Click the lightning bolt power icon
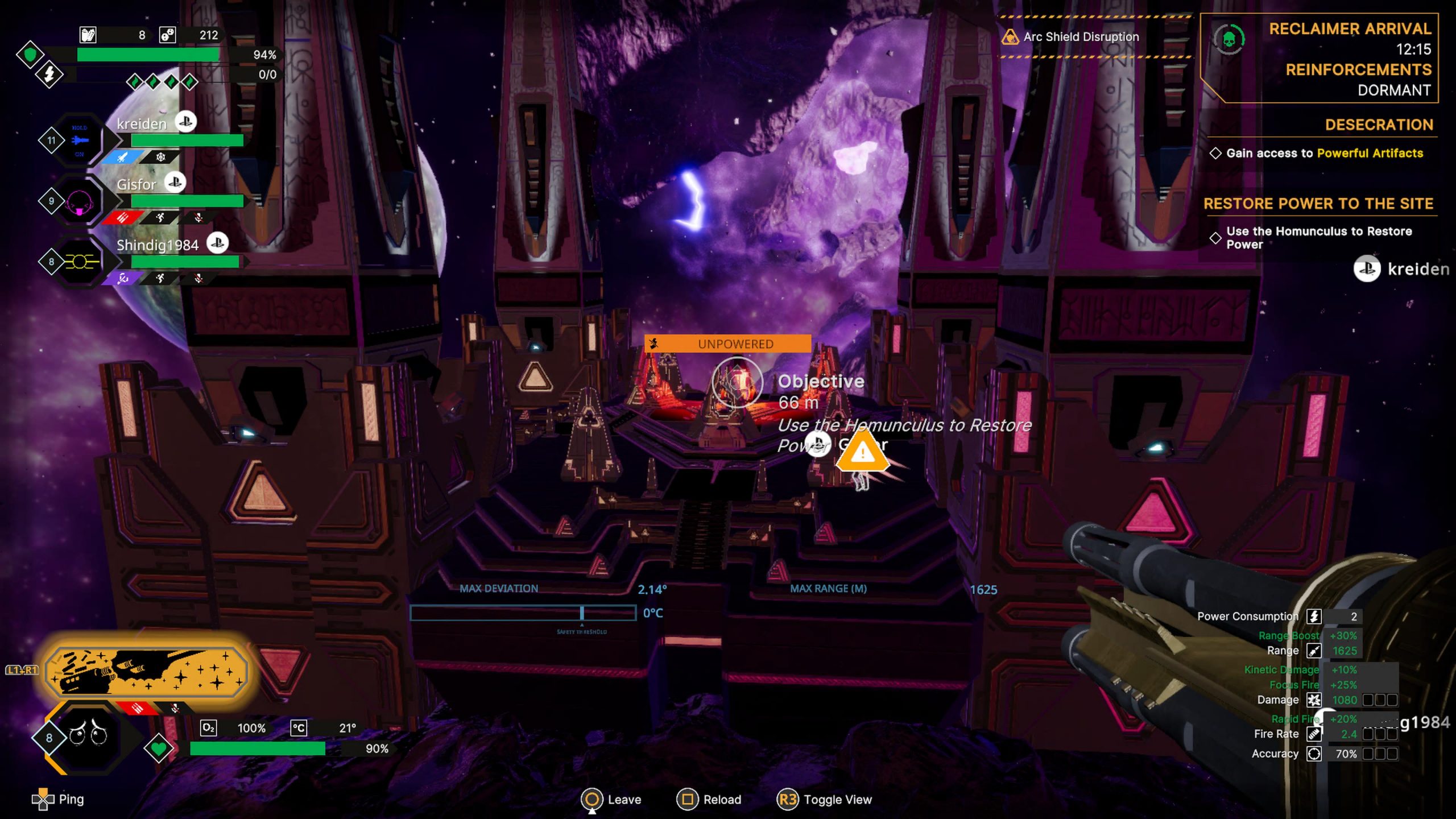Viewport: 1456px width, 819px height. coord(49,75)
